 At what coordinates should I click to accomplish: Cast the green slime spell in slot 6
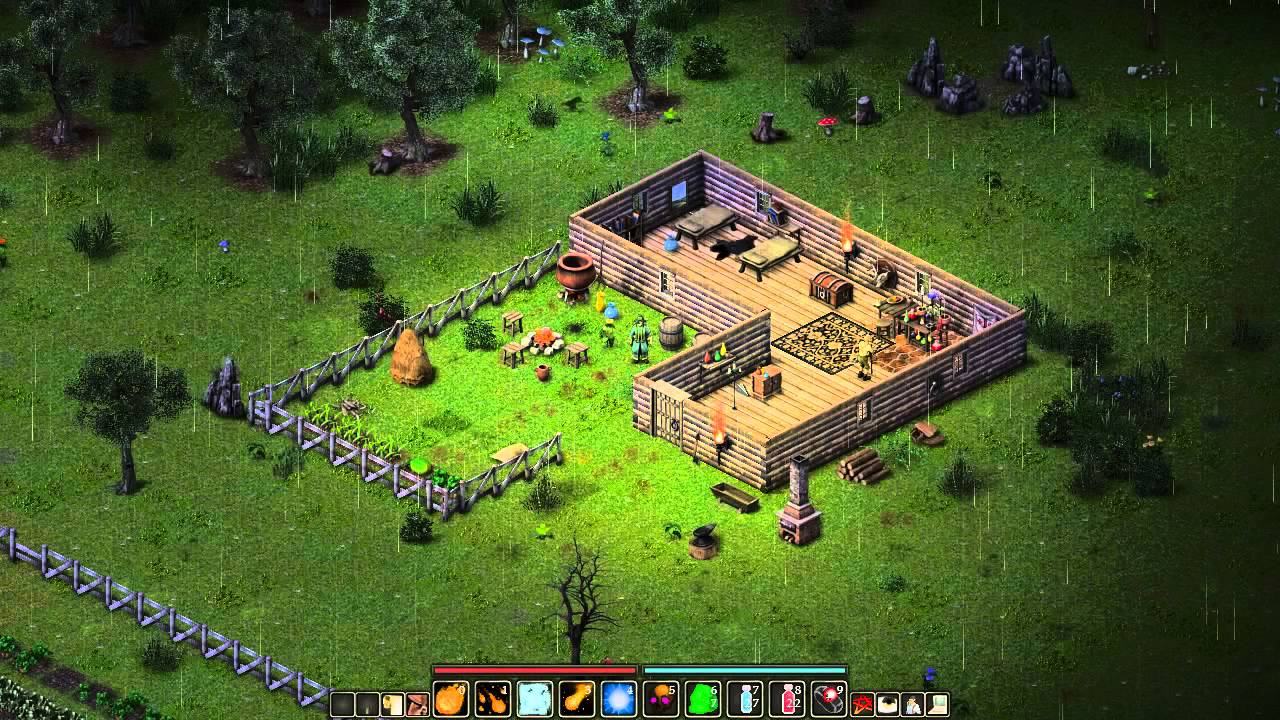(703, 697)
